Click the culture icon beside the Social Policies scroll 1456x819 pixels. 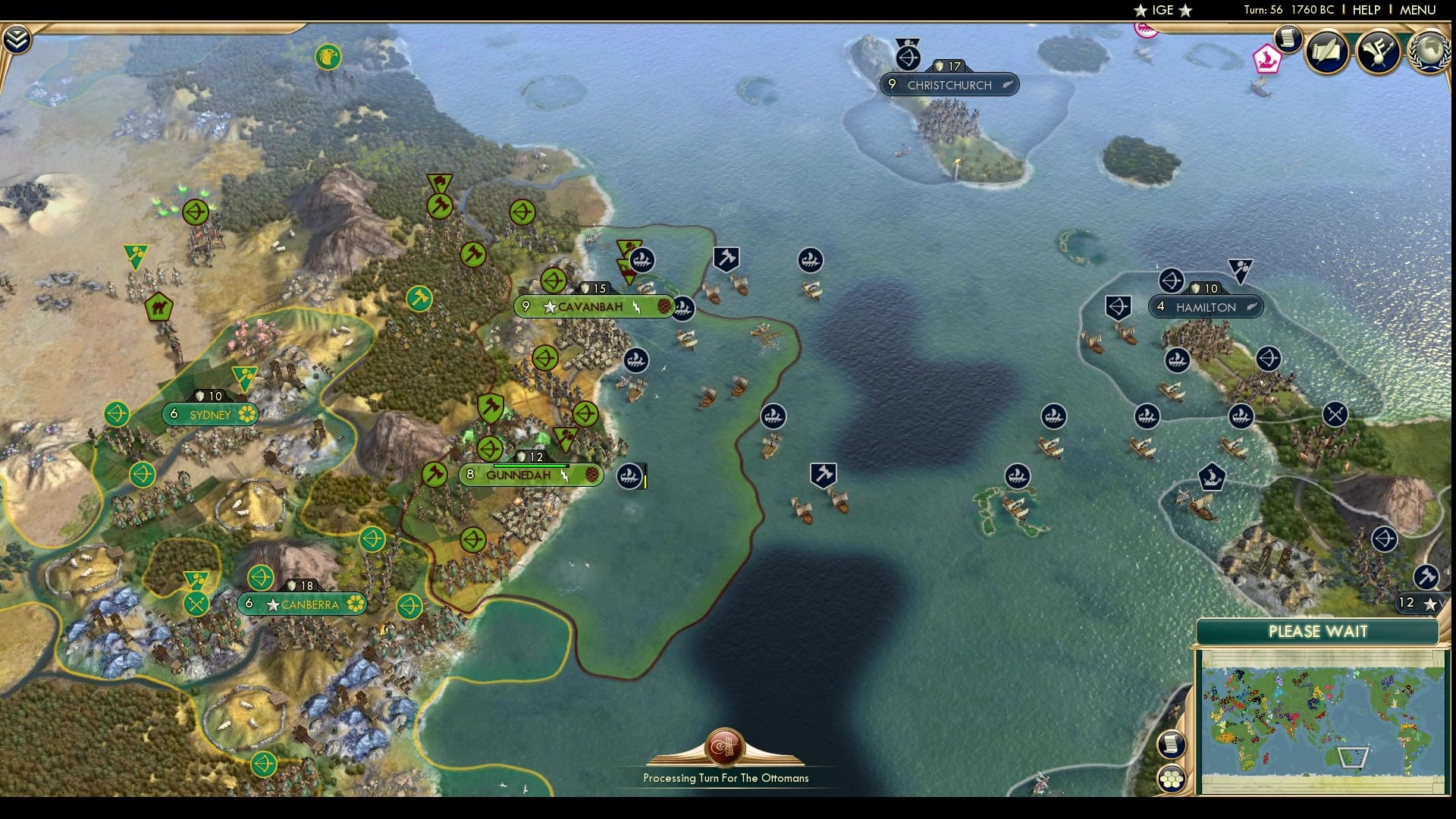[x=1379, y=51]
